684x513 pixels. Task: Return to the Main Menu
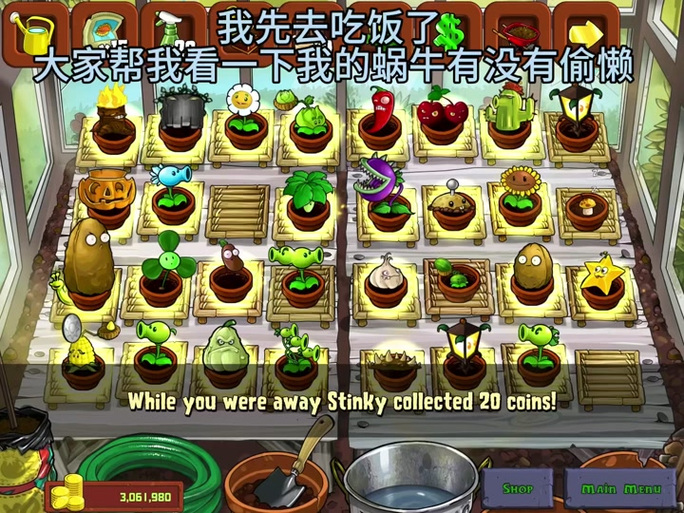620,488
